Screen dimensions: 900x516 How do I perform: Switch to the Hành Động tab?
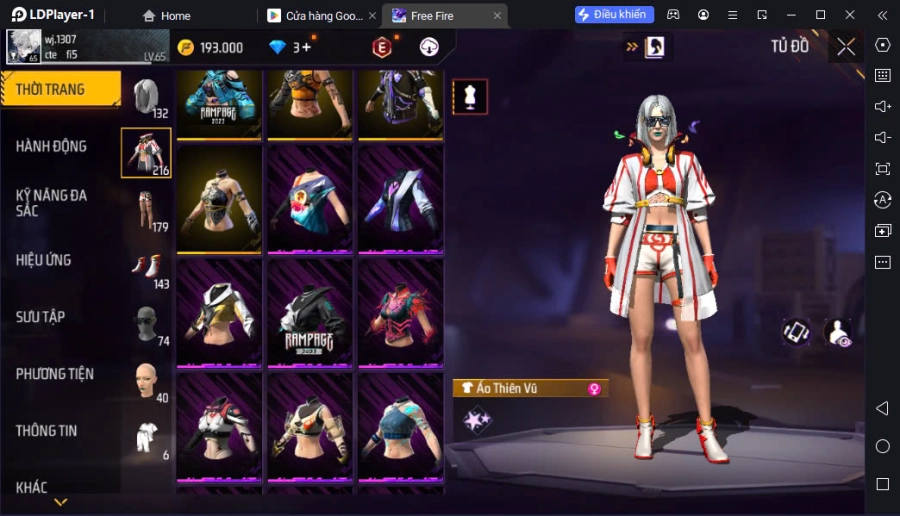click(52, 146)
